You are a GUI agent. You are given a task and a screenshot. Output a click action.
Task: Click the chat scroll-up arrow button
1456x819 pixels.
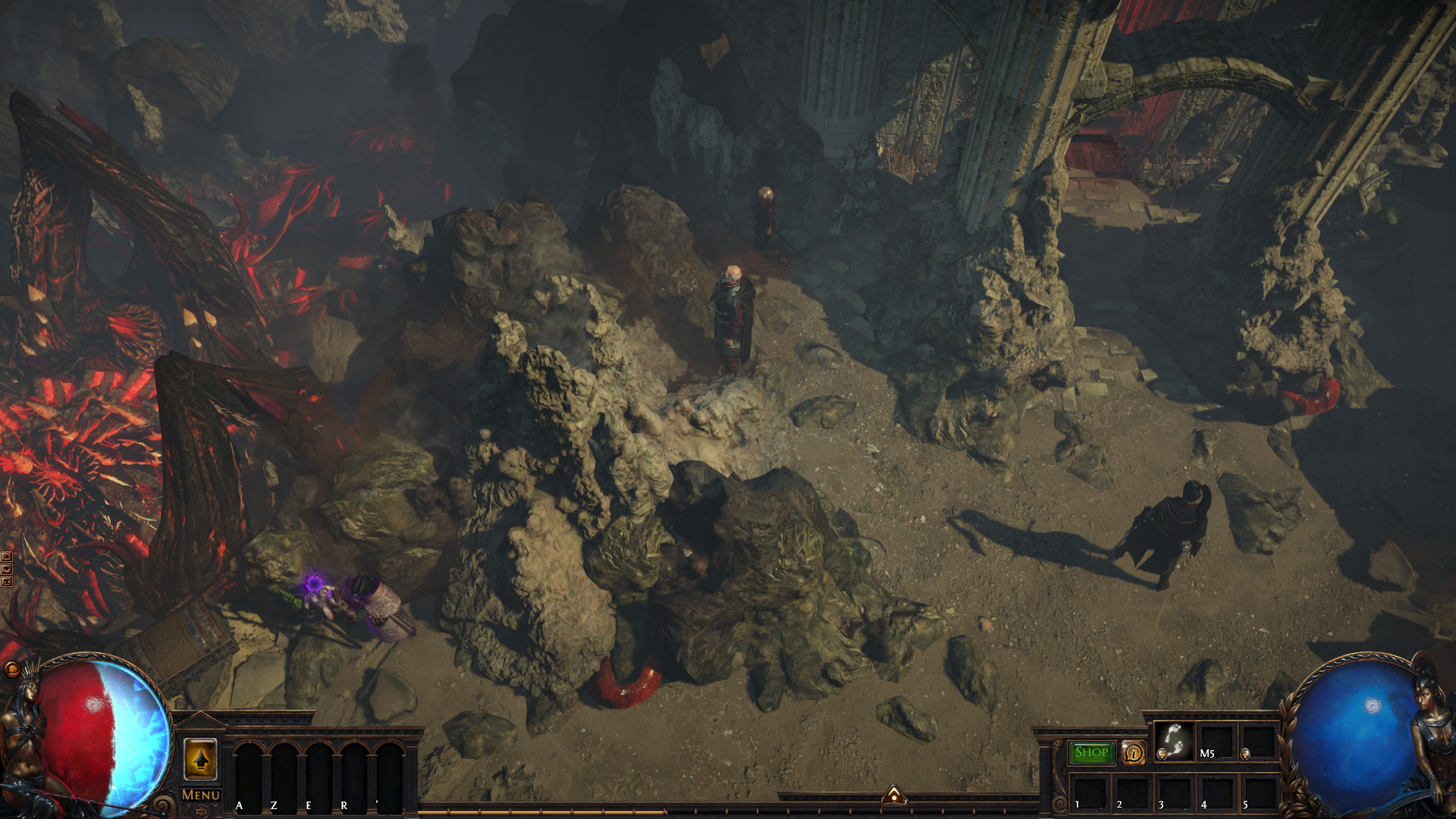pos(7,557)
